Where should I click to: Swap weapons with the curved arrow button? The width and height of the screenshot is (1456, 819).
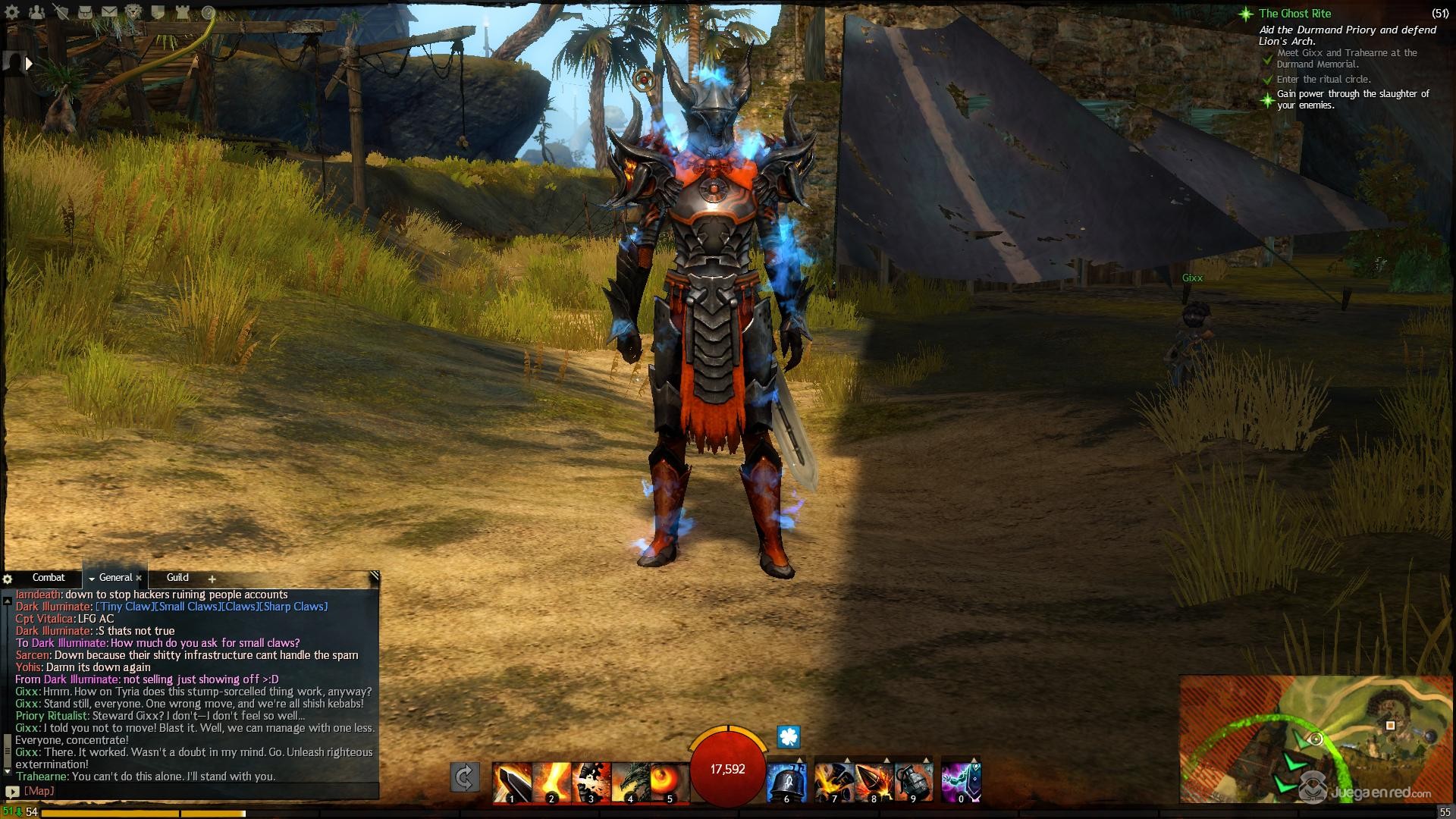pyautogui.click(x=464, y=777)
